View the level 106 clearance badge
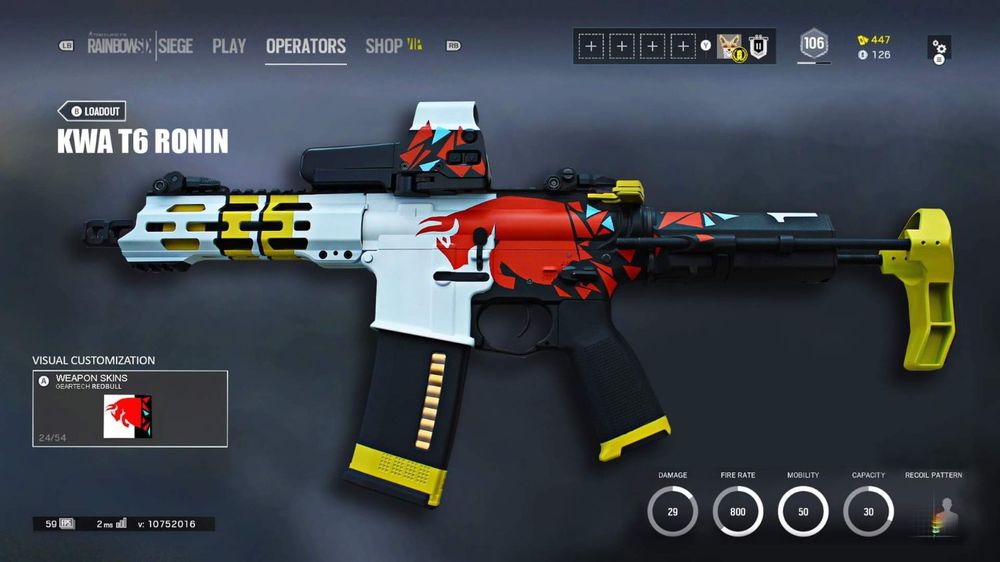This screenshot has width=1000, height=562. [814, 44]
